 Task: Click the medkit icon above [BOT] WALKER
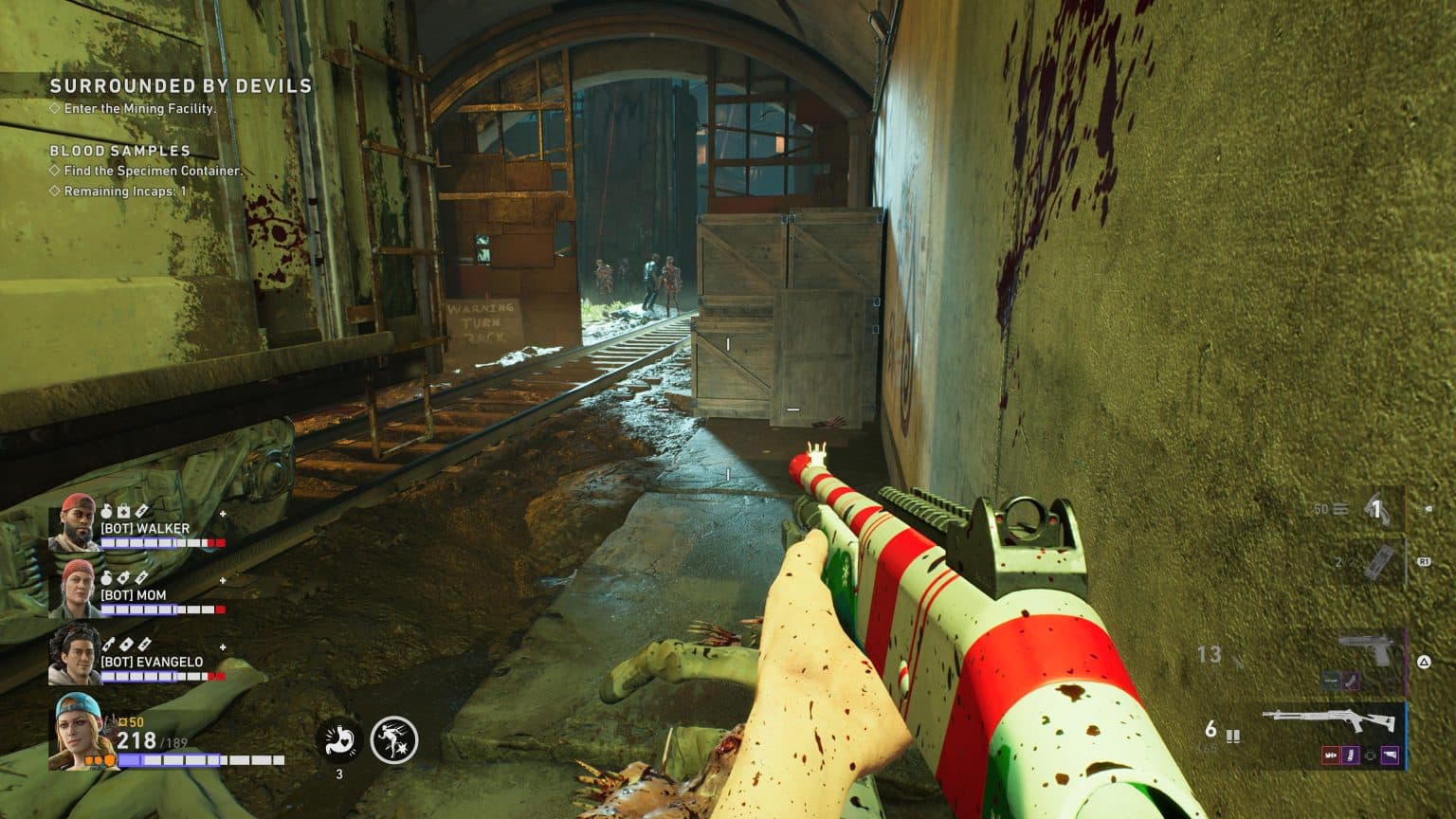tap(122, 510)
